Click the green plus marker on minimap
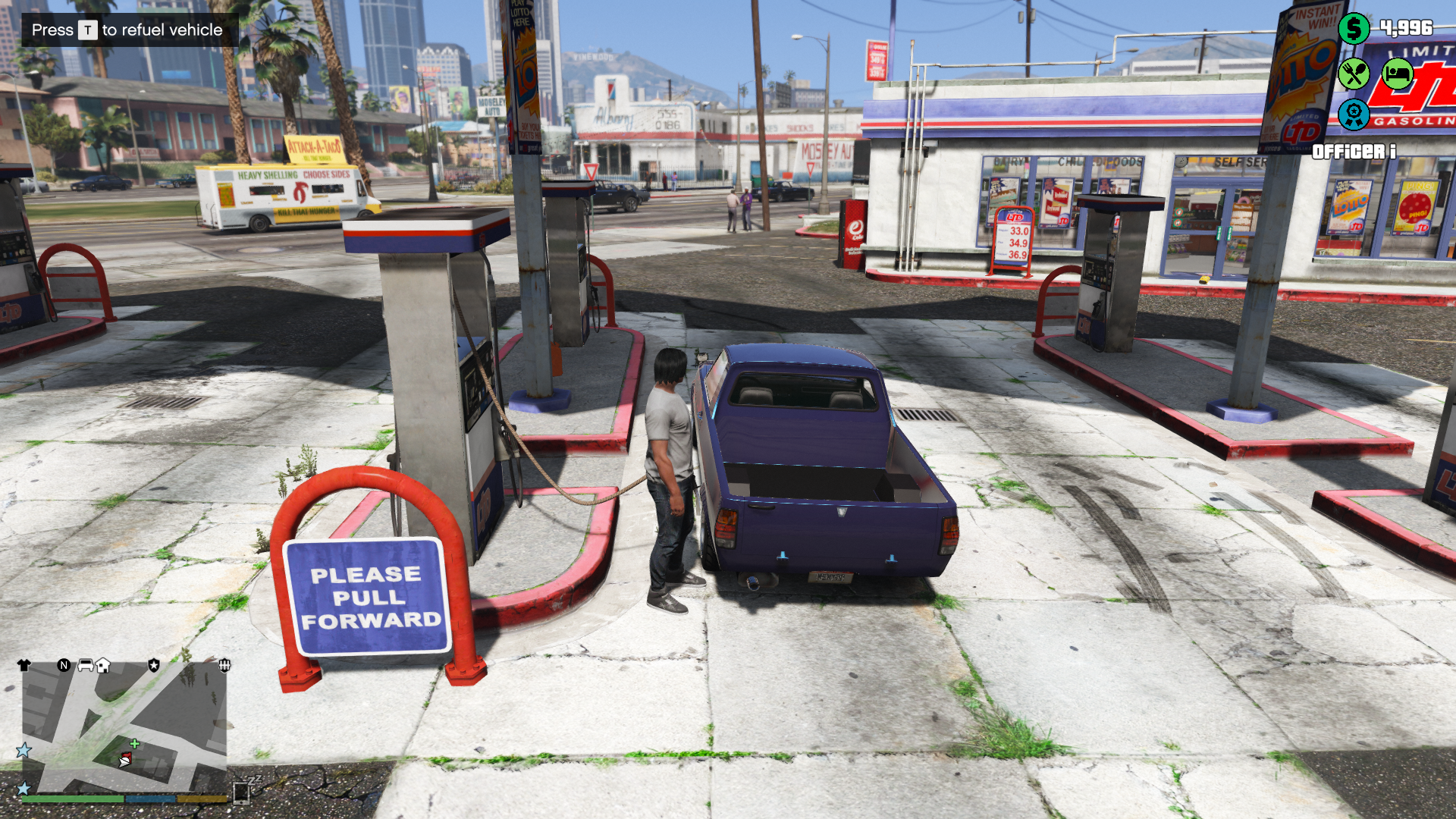1456x819 pixels. point(134,744)
